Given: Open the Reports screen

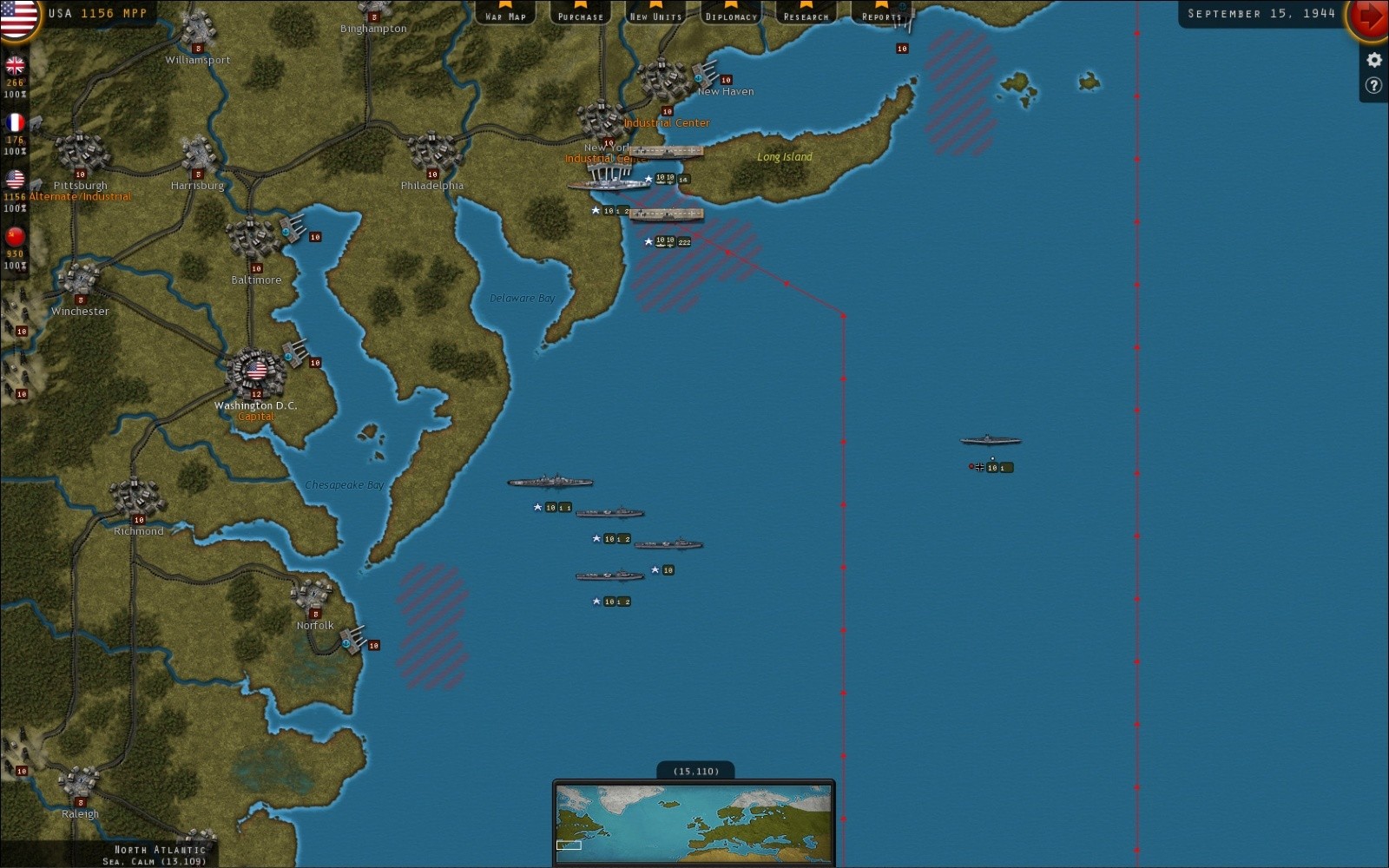Looking at the screenshot, I should point(880,15).
